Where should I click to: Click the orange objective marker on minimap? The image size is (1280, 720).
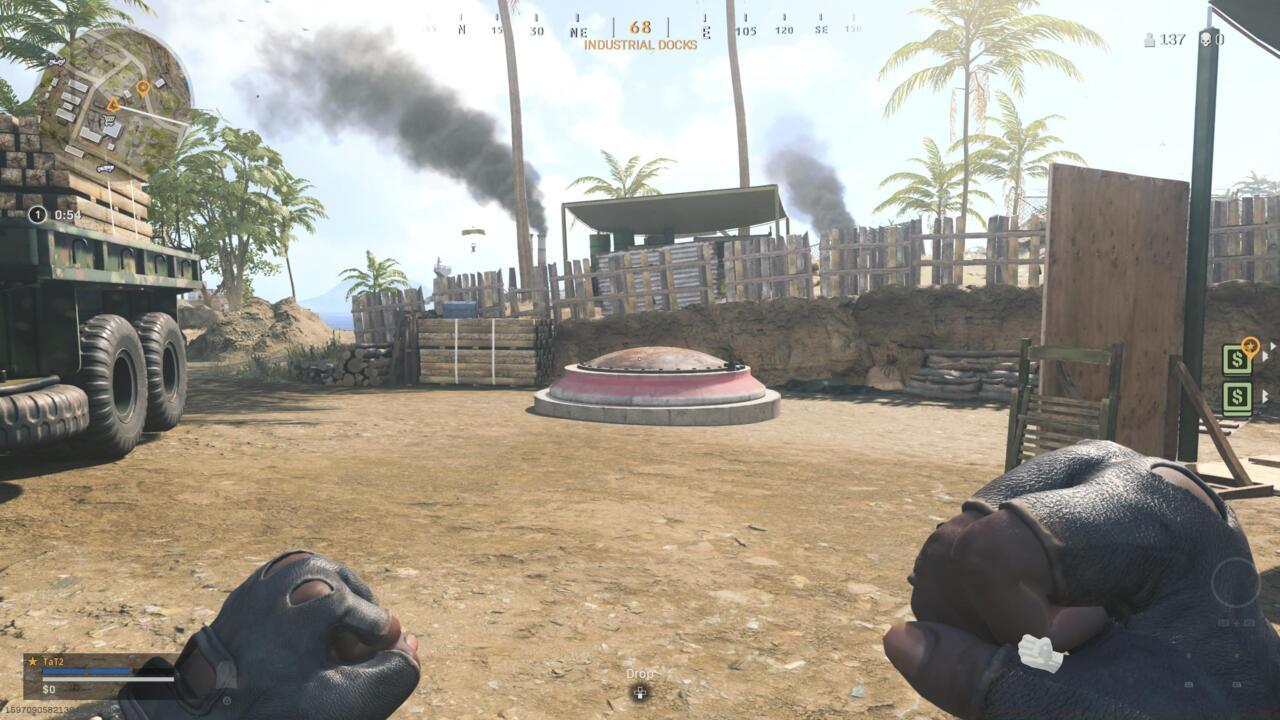[142, 87]
